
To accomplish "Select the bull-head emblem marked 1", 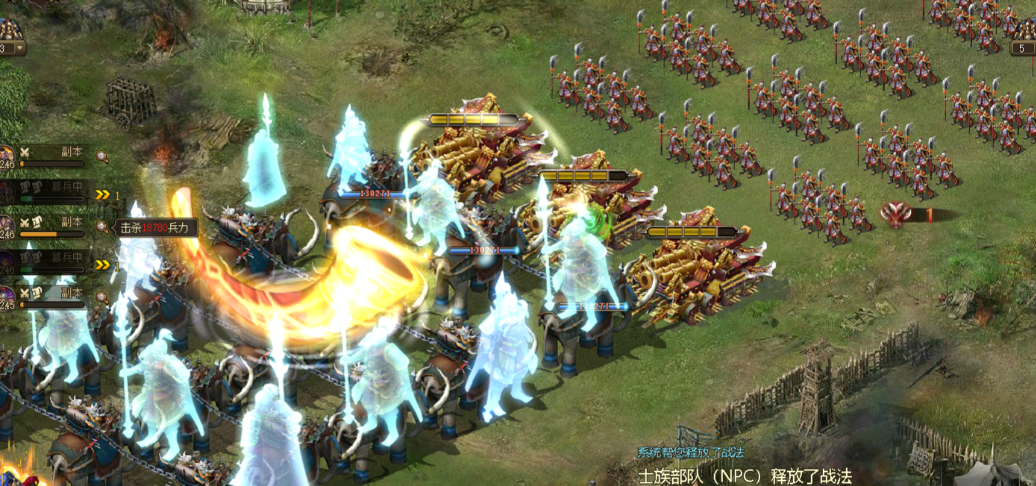I will pos(897,213).
